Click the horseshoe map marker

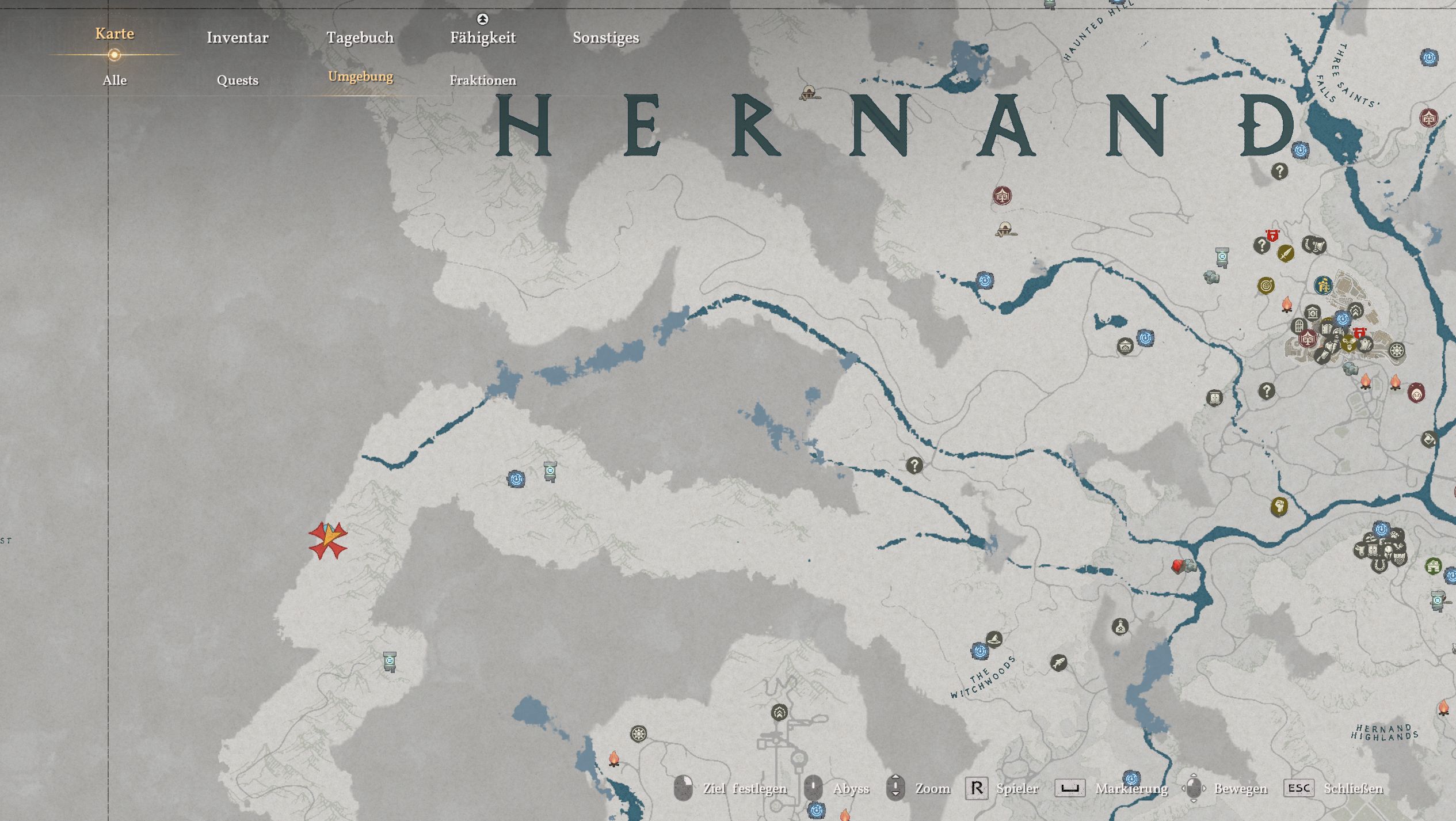(1379, 565)
